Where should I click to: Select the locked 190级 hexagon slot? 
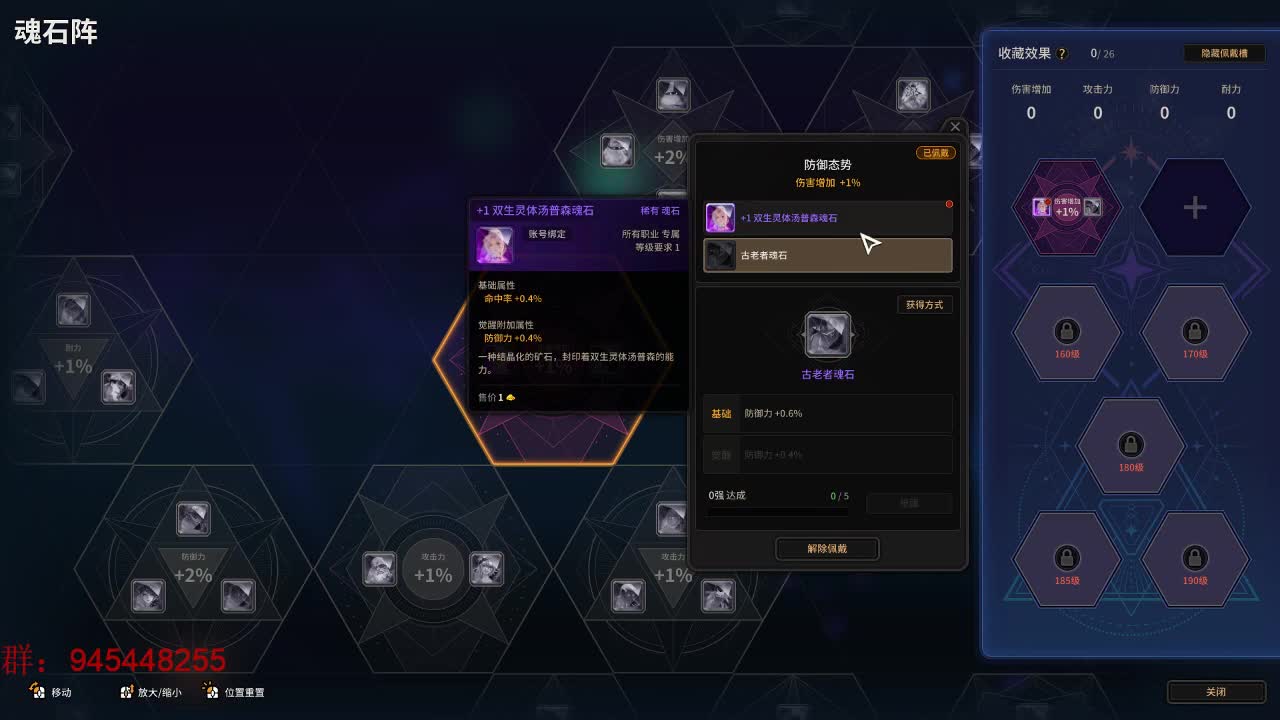click(1196, 559)
